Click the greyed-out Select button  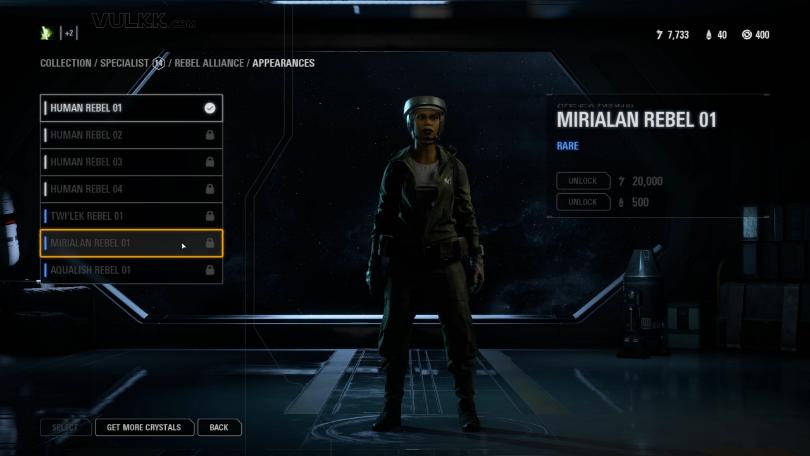pos(65,427)
